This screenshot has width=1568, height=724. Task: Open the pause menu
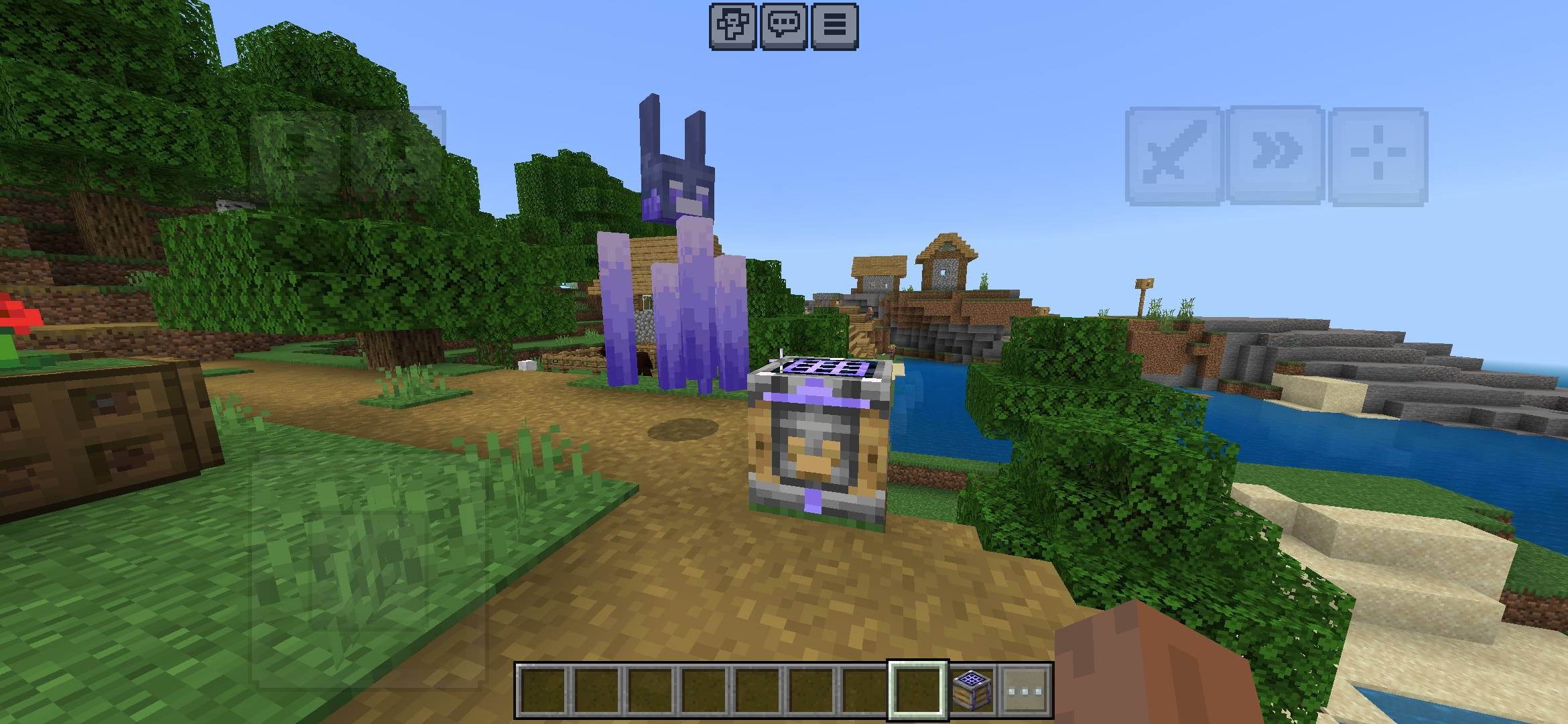pos(834,27)
